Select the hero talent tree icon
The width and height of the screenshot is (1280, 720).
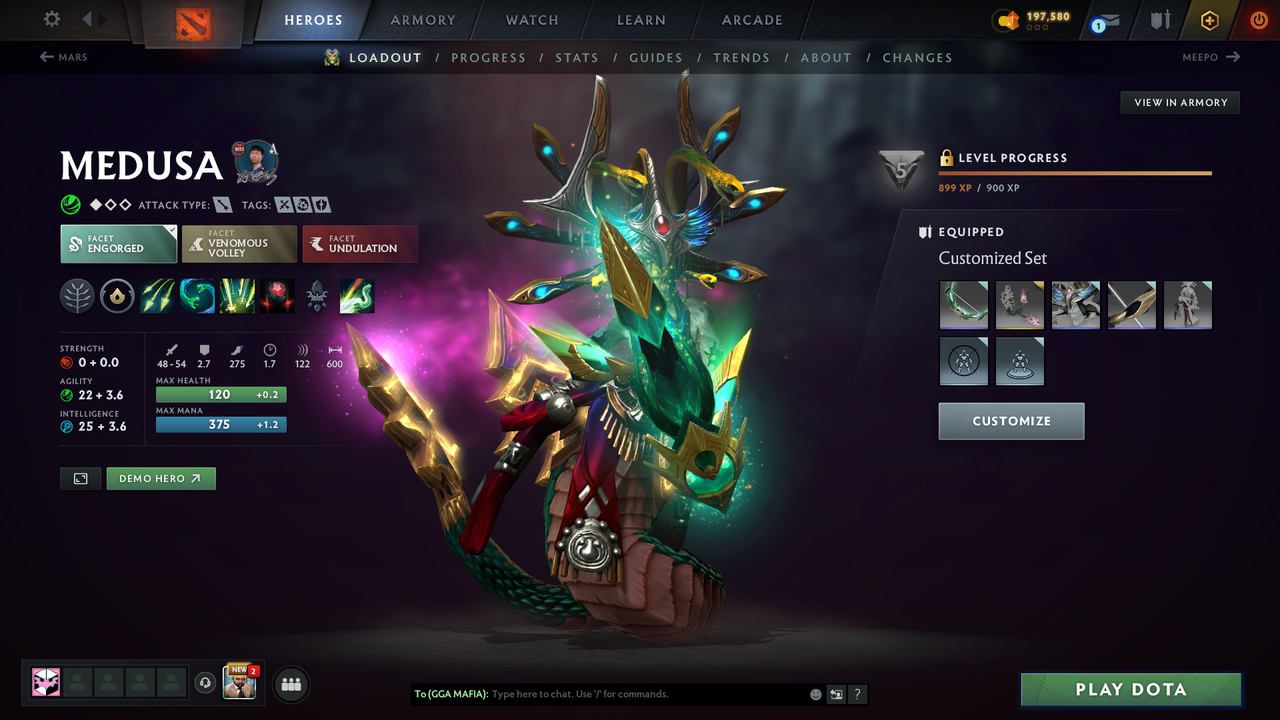[77, 295]
